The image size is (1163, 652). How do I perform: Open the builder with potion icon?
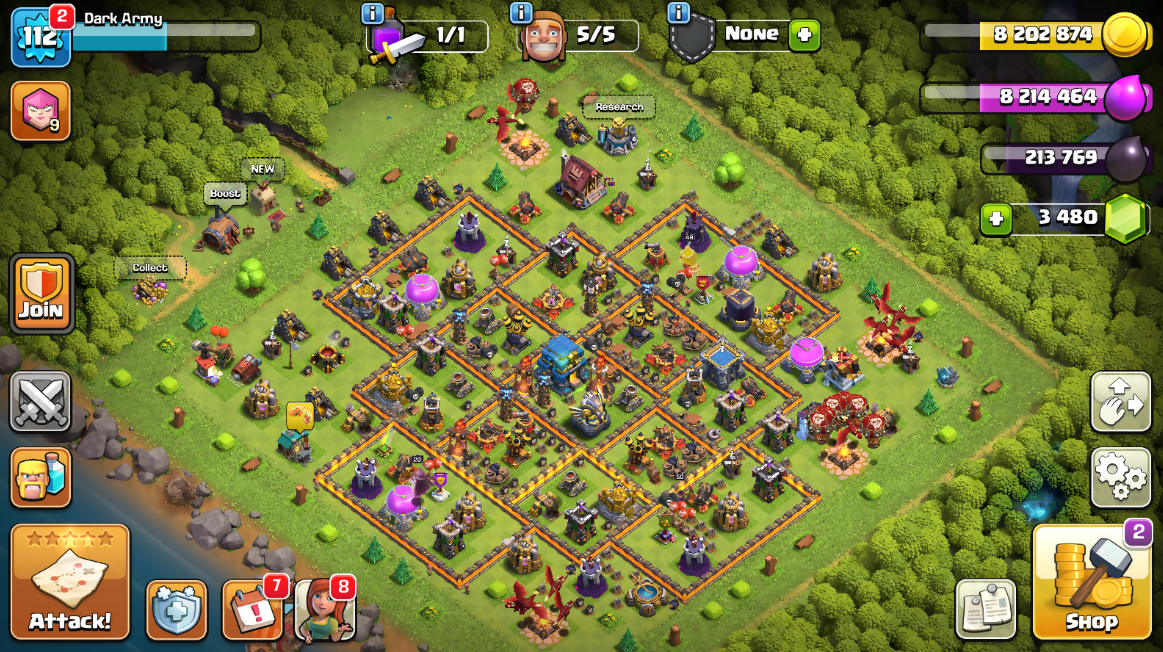pos(41,477)
